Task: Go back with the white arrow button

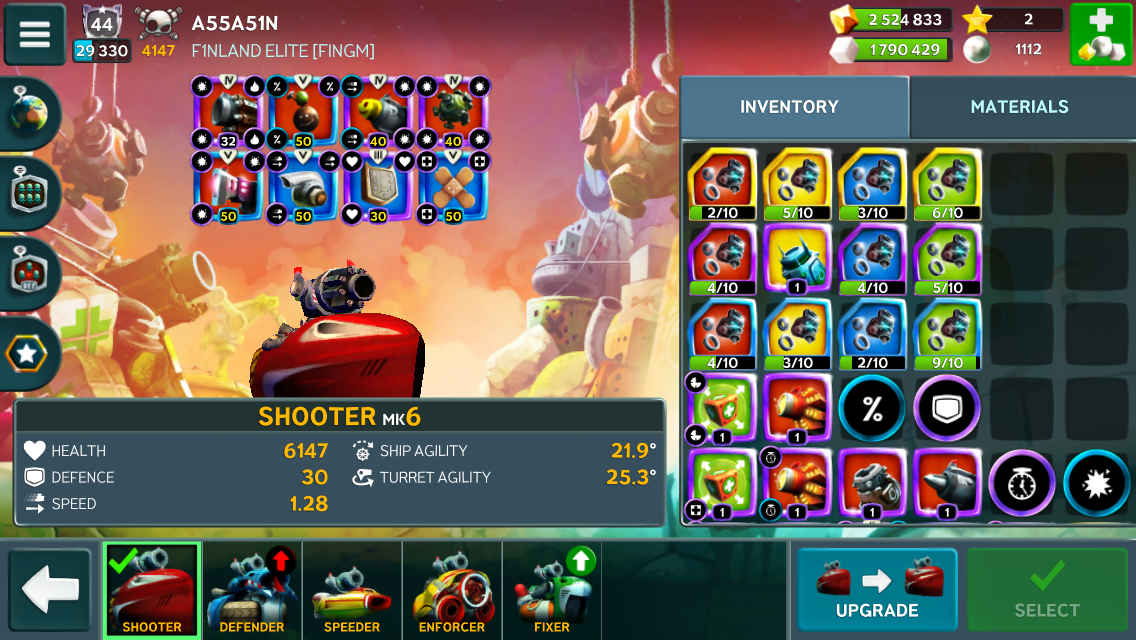Action: click(x=50, y=589)
